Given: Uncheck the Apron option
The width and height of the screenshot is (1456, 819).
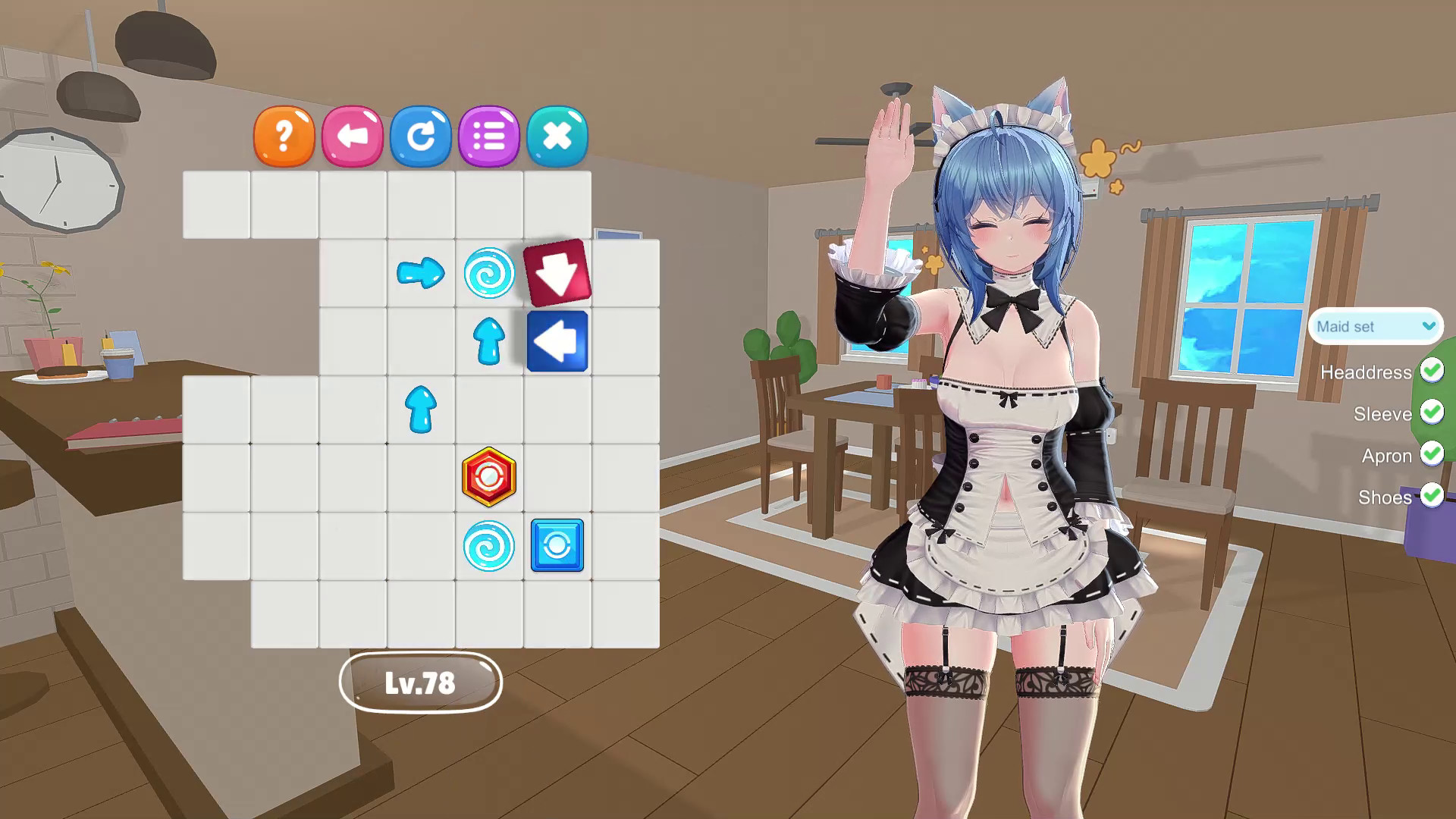Looking at the screenshot, I should (x=1432, y=455).
